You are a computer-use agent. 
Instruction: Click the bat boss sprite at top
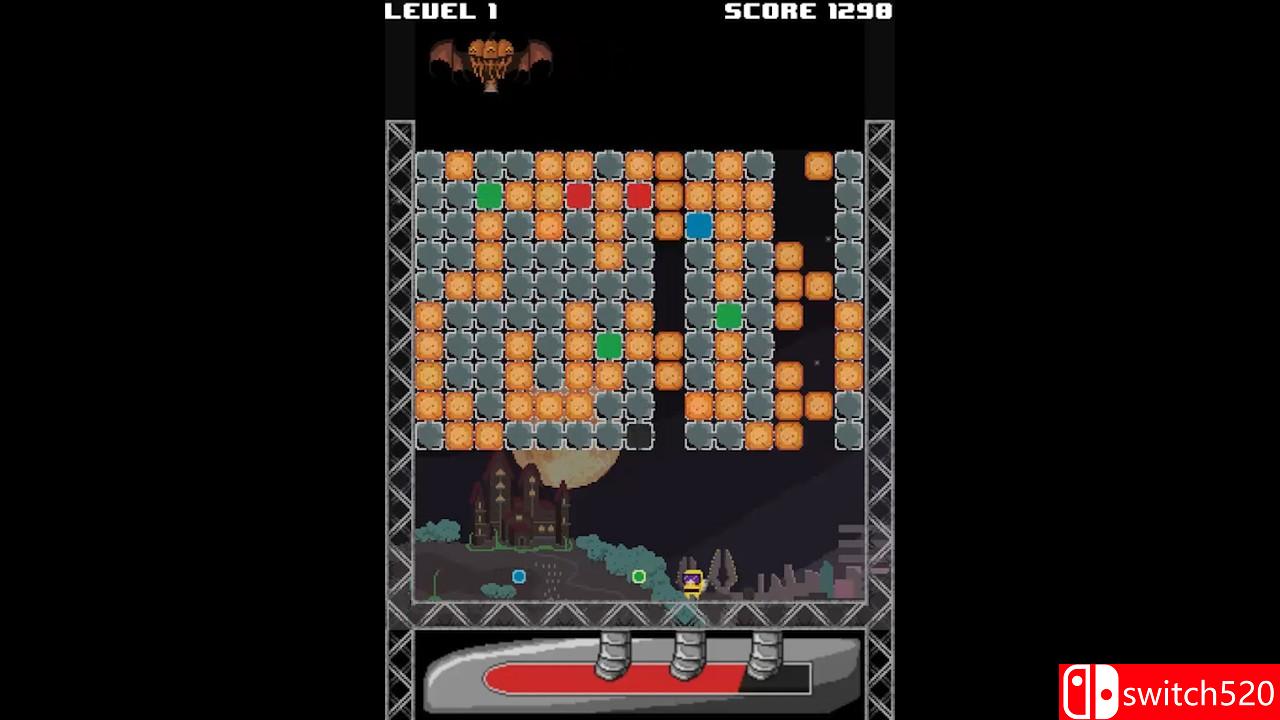(x=490, y=60)
